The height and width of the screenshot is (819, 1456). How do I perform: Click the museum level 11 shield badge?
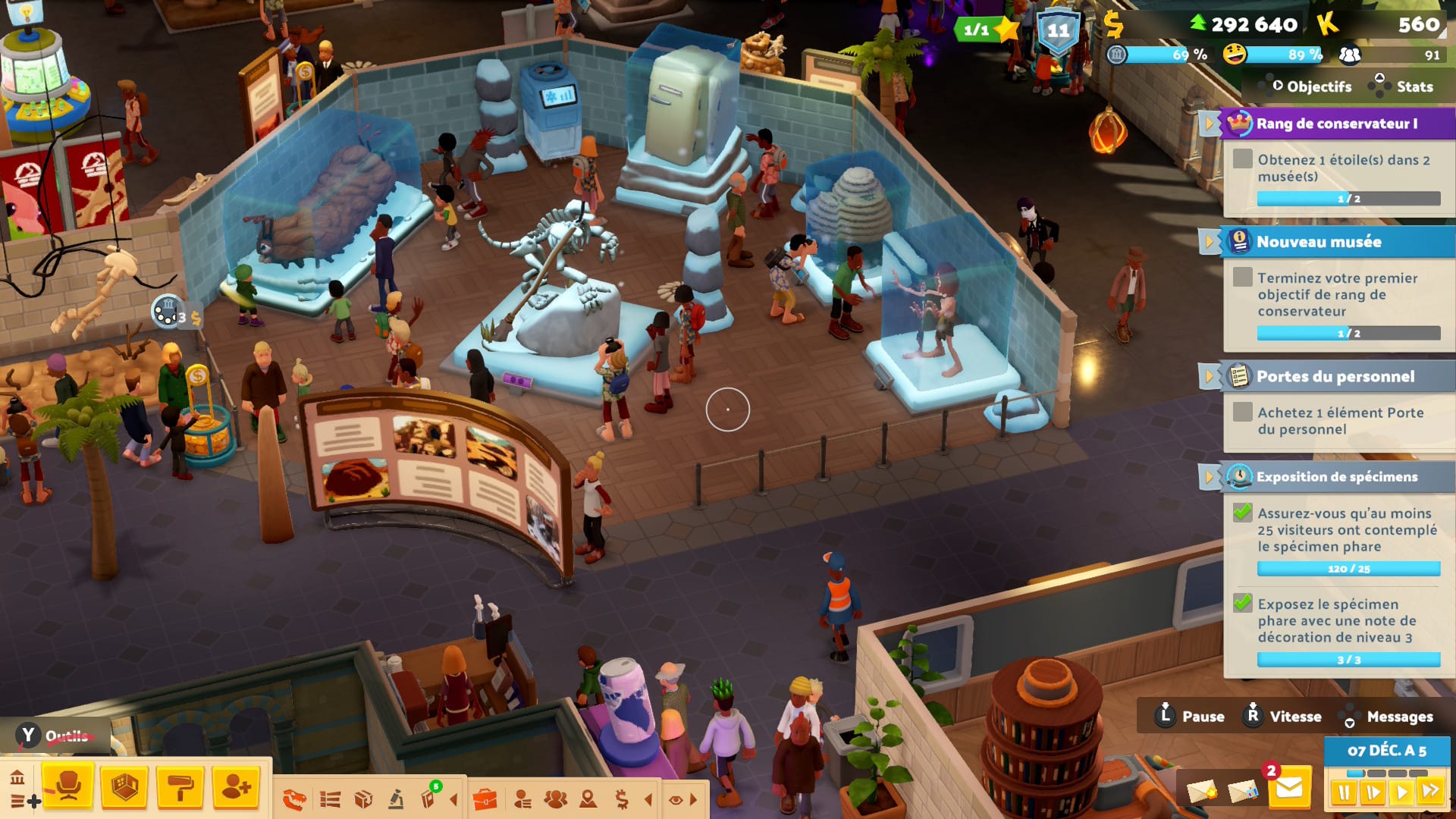(x=1058, y=31)
